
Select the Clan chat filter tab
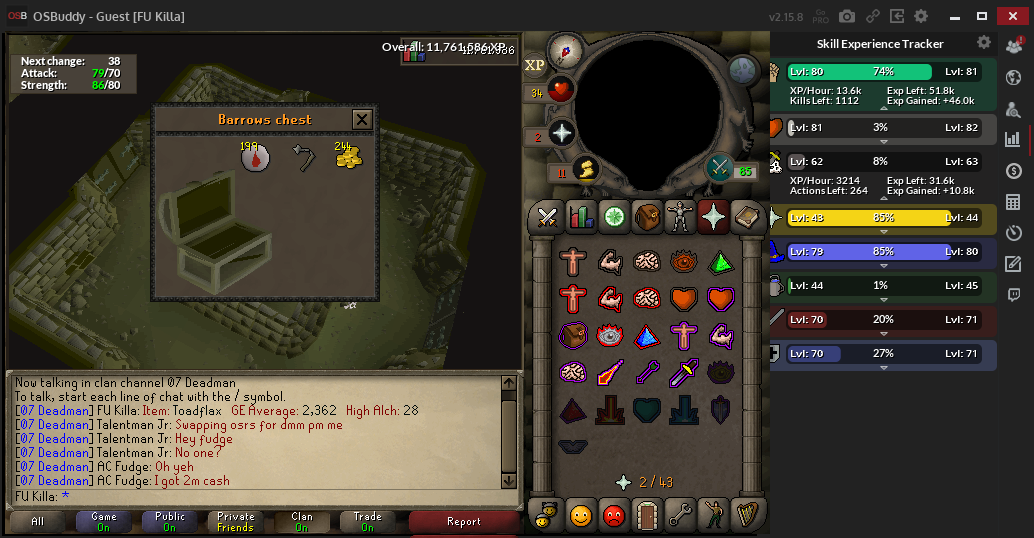click(302, 521)
